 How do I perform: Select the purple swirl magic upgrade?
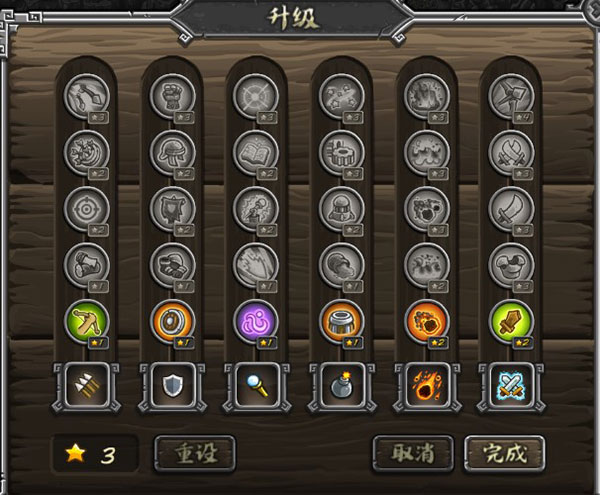click(257, 321)
